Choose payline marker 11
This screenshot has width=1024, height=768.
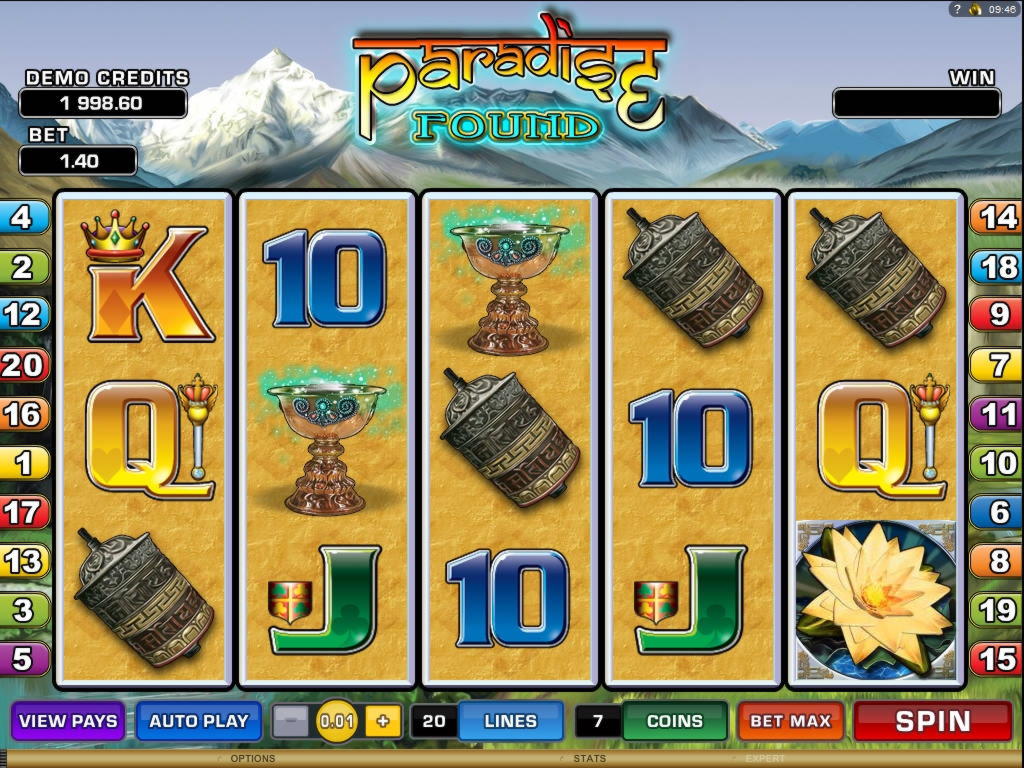(996, 414)
